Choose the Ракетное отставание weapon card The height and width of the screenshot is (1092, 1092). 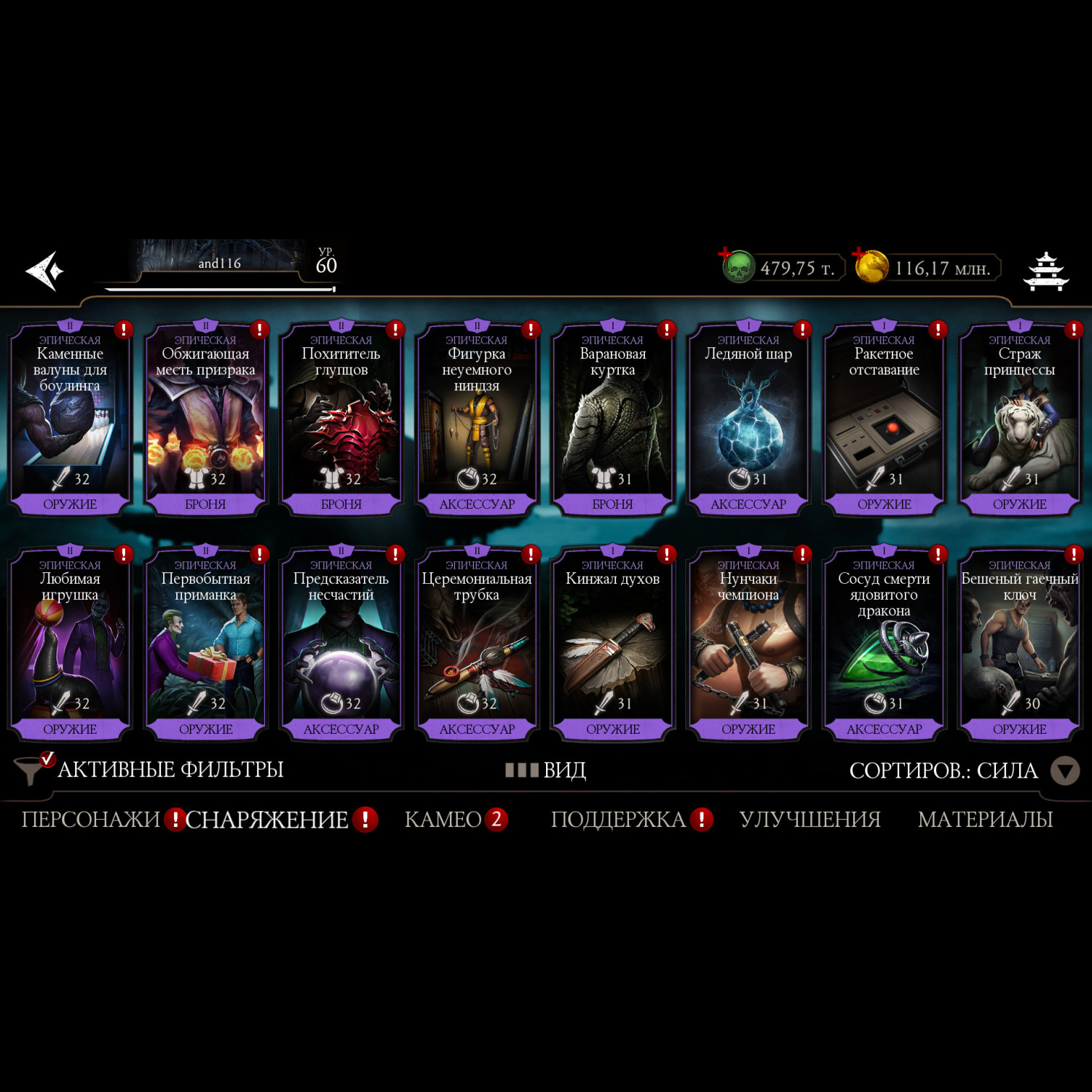pos(884,419)
